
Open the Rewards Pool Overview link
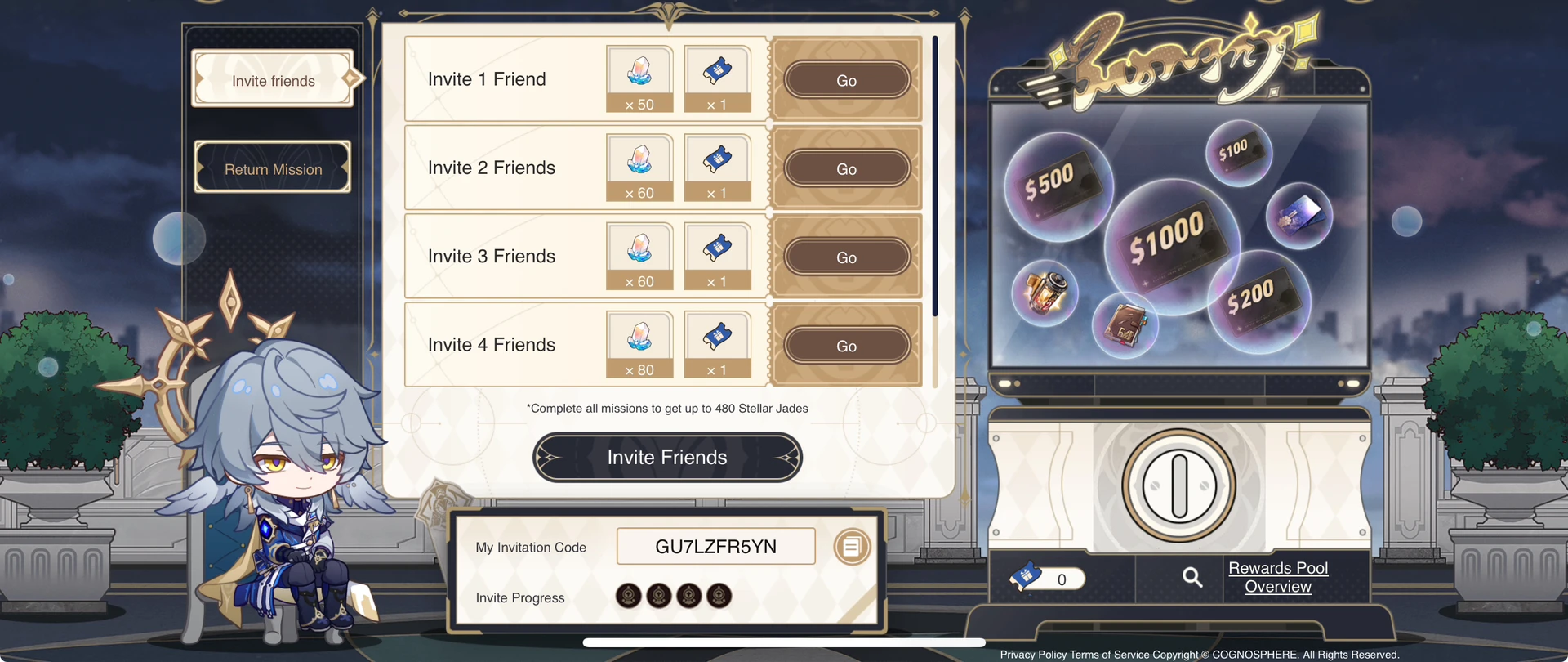(x=1277, y=577)
